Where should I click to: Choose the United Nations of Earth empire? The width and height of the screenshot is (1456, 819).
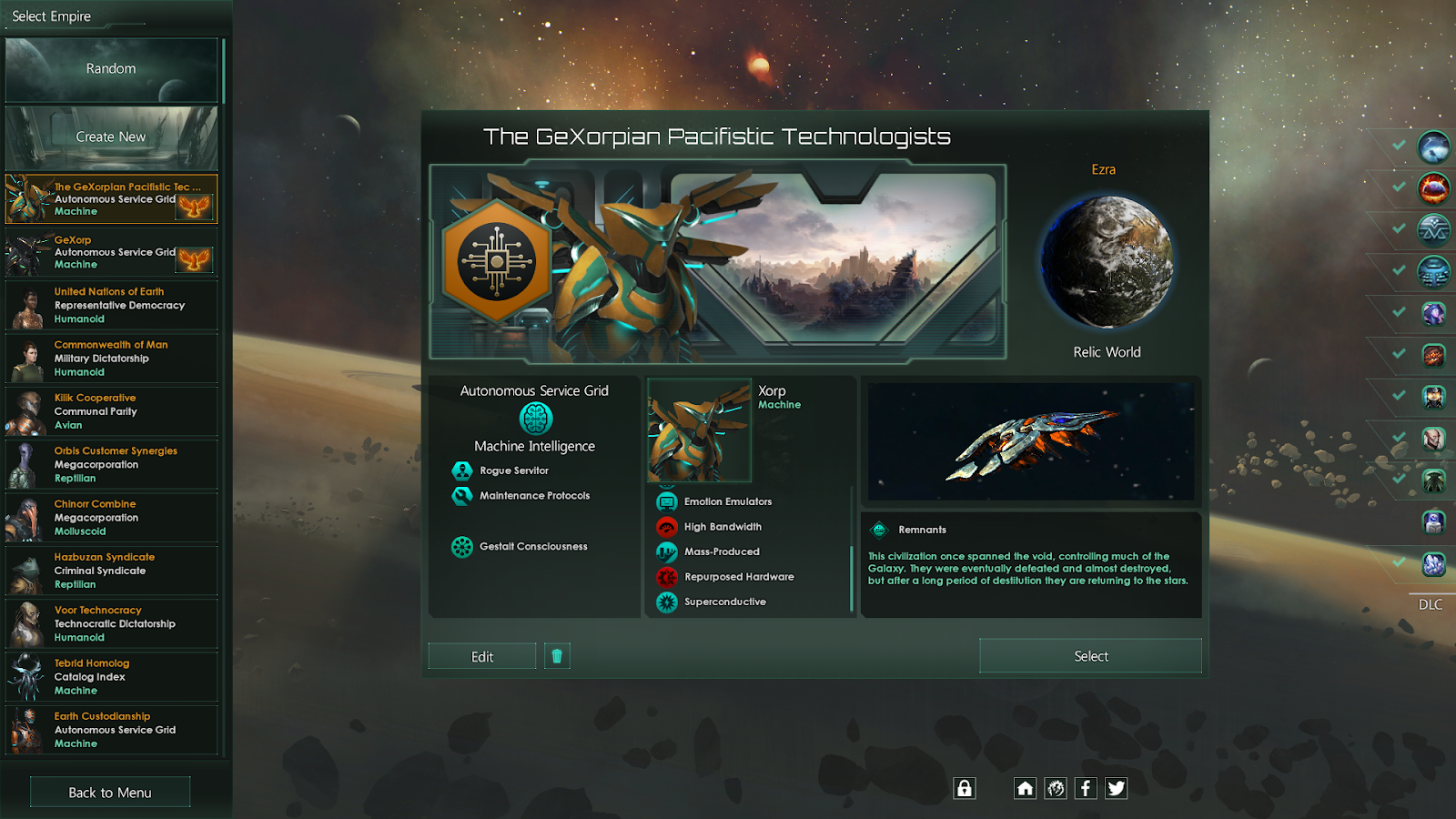(x=111, y=306)
